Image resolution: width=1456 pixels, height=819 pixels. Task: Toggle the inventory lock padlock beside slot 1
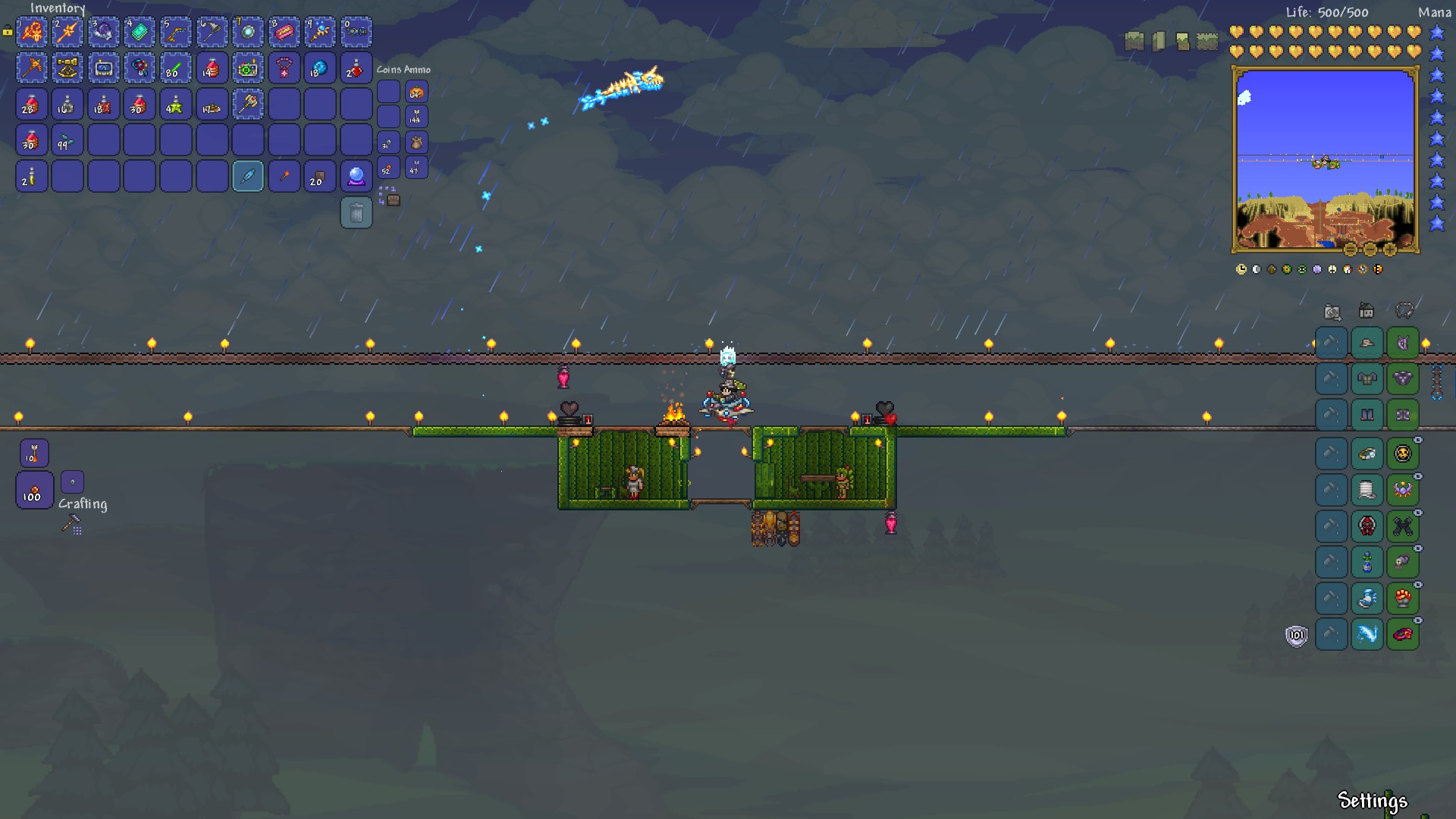tap(7, 30)
